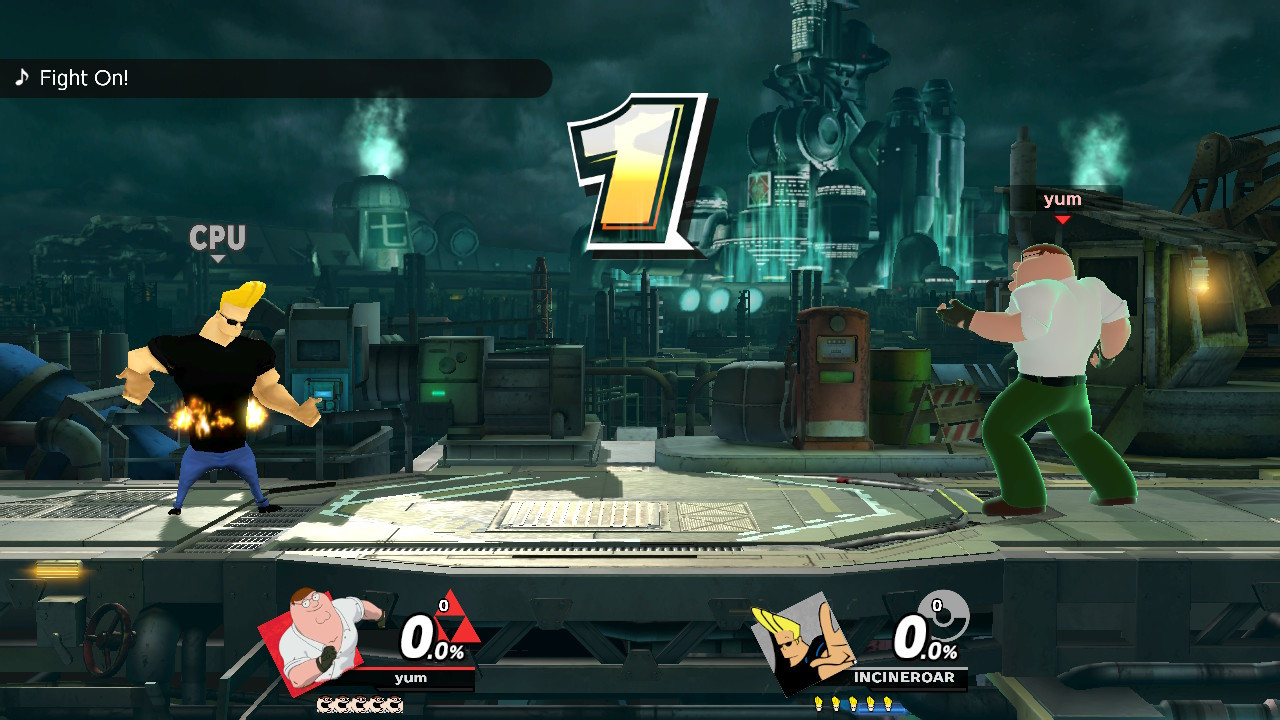The image size is (1280, 720).
Task: Click the yum name under Peter's damage meter
Action: click(413, 677)
